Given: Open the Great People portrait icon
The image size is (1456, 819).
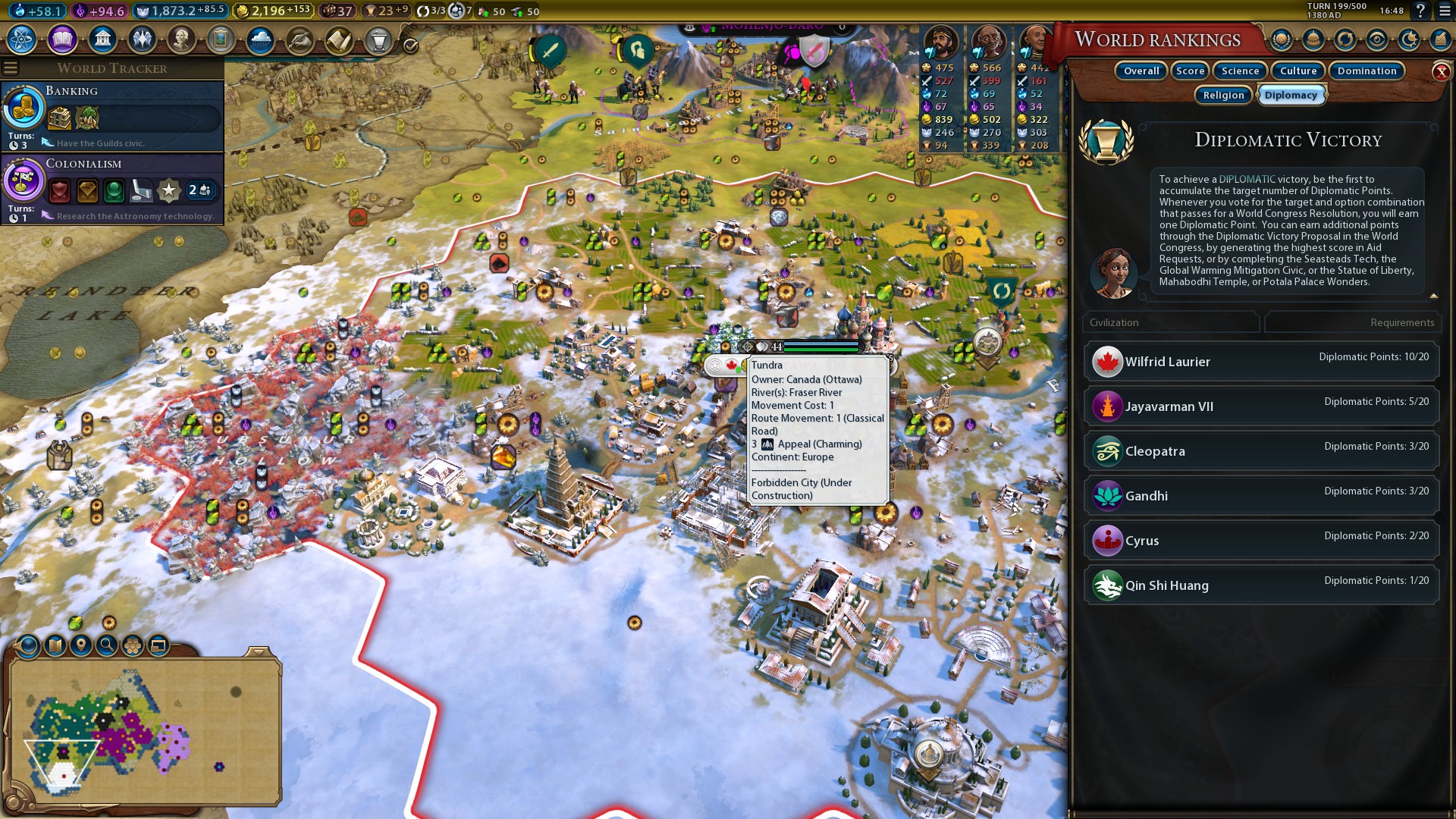Looking at the screenshot, I should (181, 39).
